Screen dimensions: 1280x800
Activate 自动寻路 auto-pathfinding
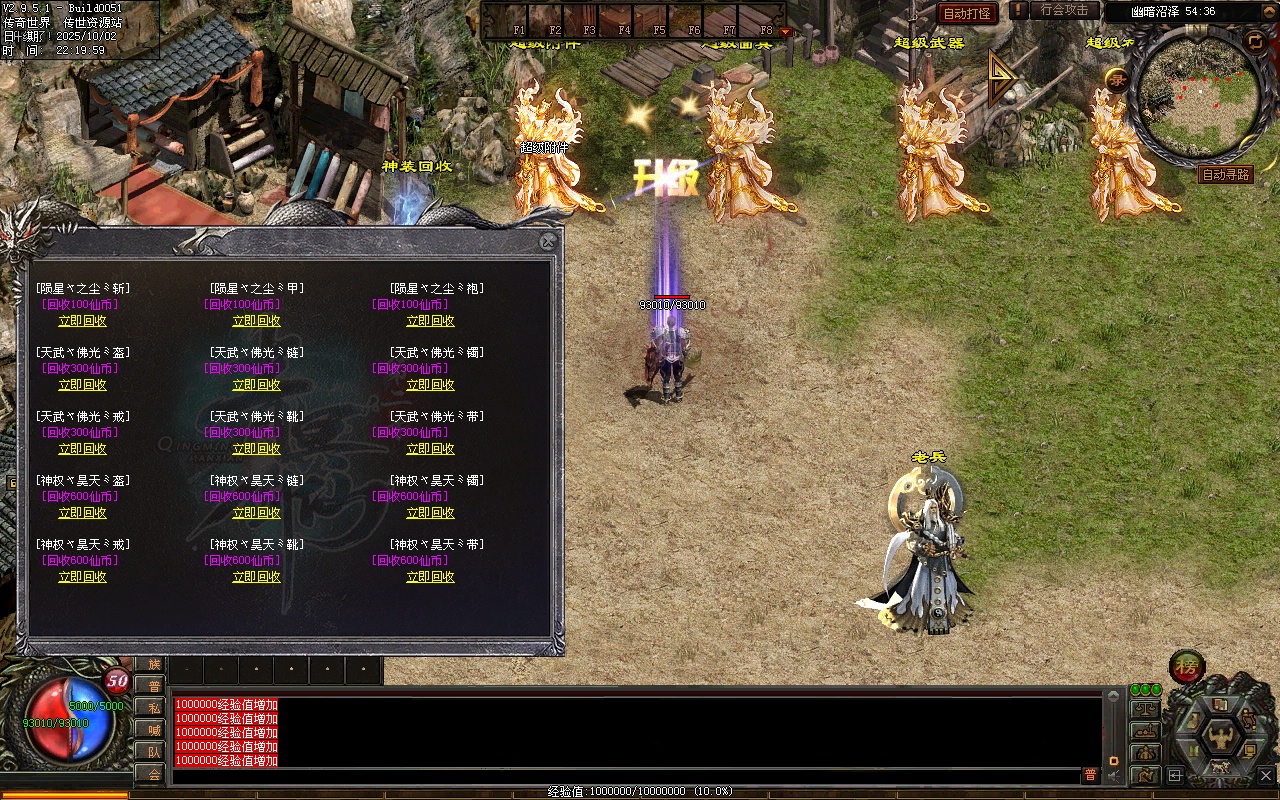click(1225, 175)
